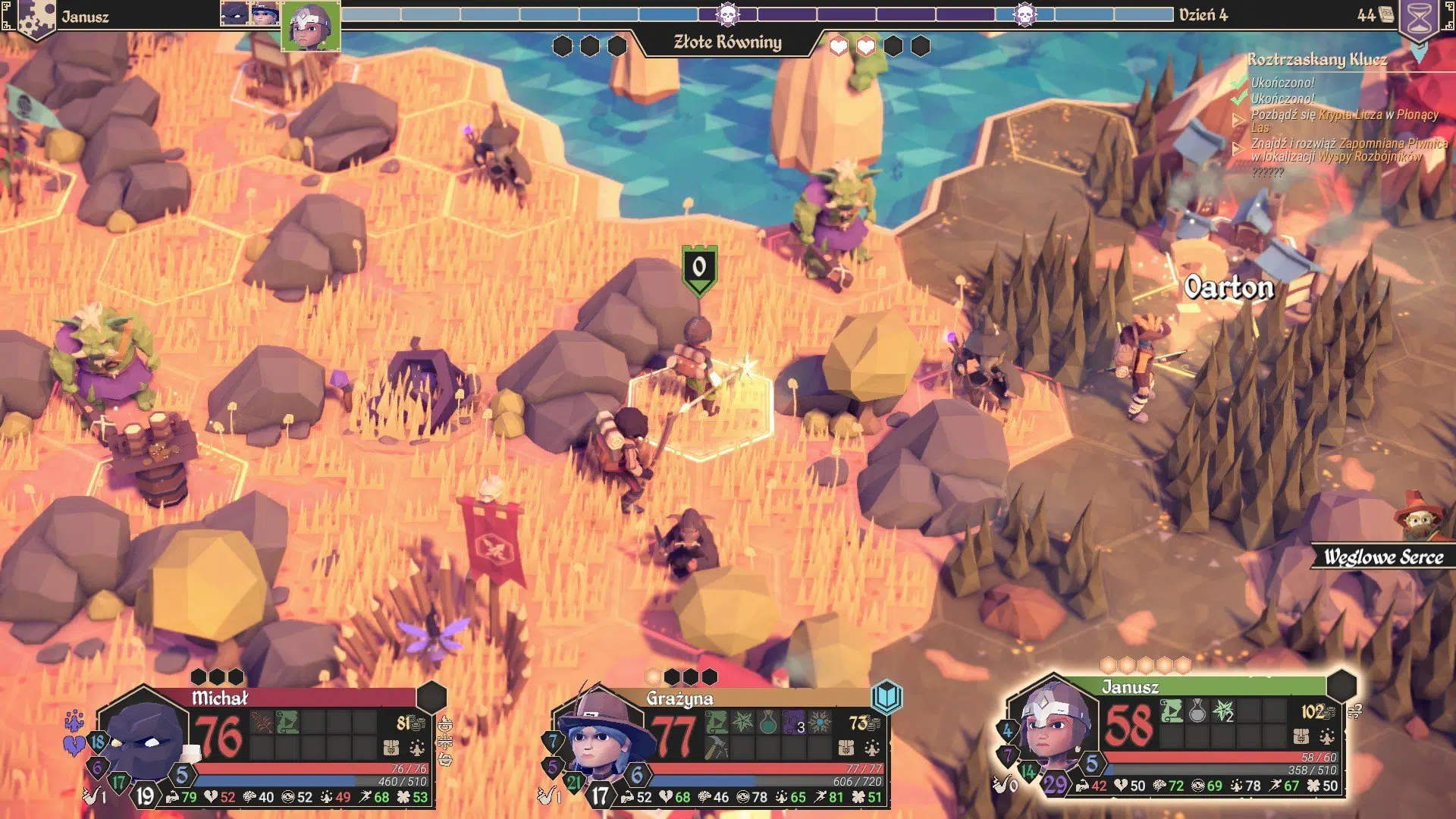This screenshot has height=819, width=1456.
Task: Use the grey potion flask in Janusz's belt
Action: [x=1197, y=711]
